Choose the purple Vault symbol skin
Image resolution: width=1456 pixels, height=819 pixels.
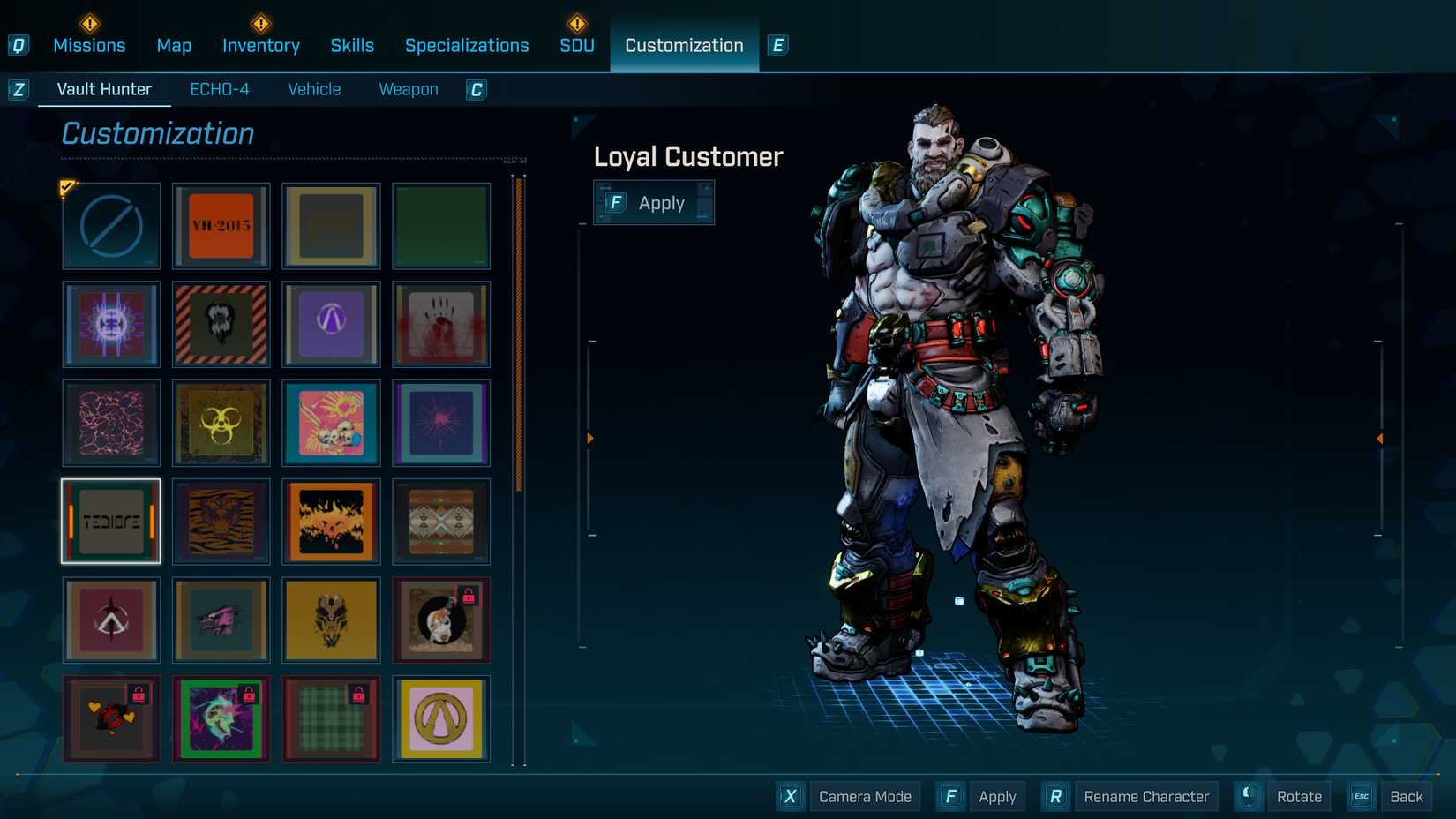(331, 325)
